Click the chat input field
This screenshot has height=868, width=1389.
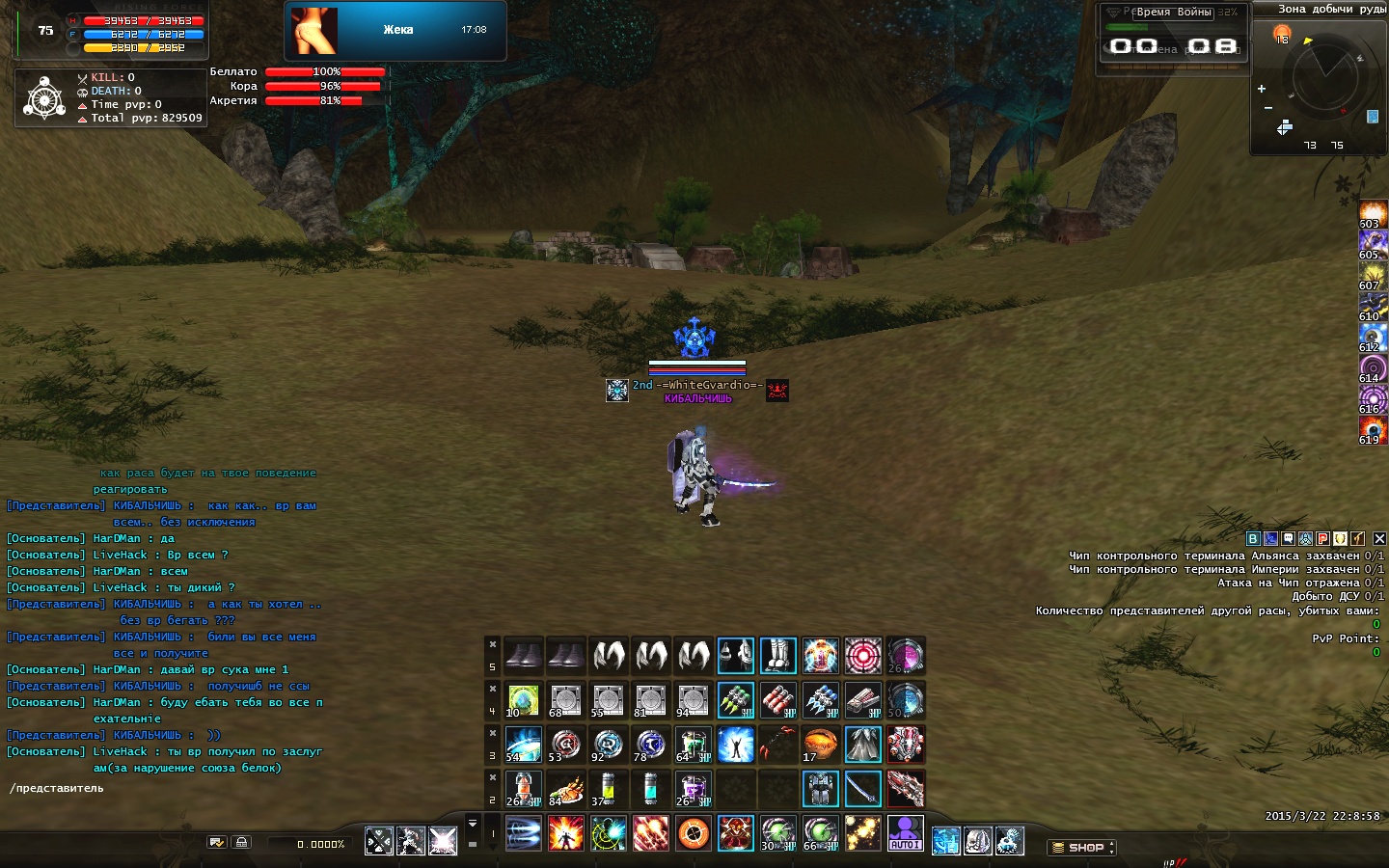pyautogui.click(x=241, y=789)
